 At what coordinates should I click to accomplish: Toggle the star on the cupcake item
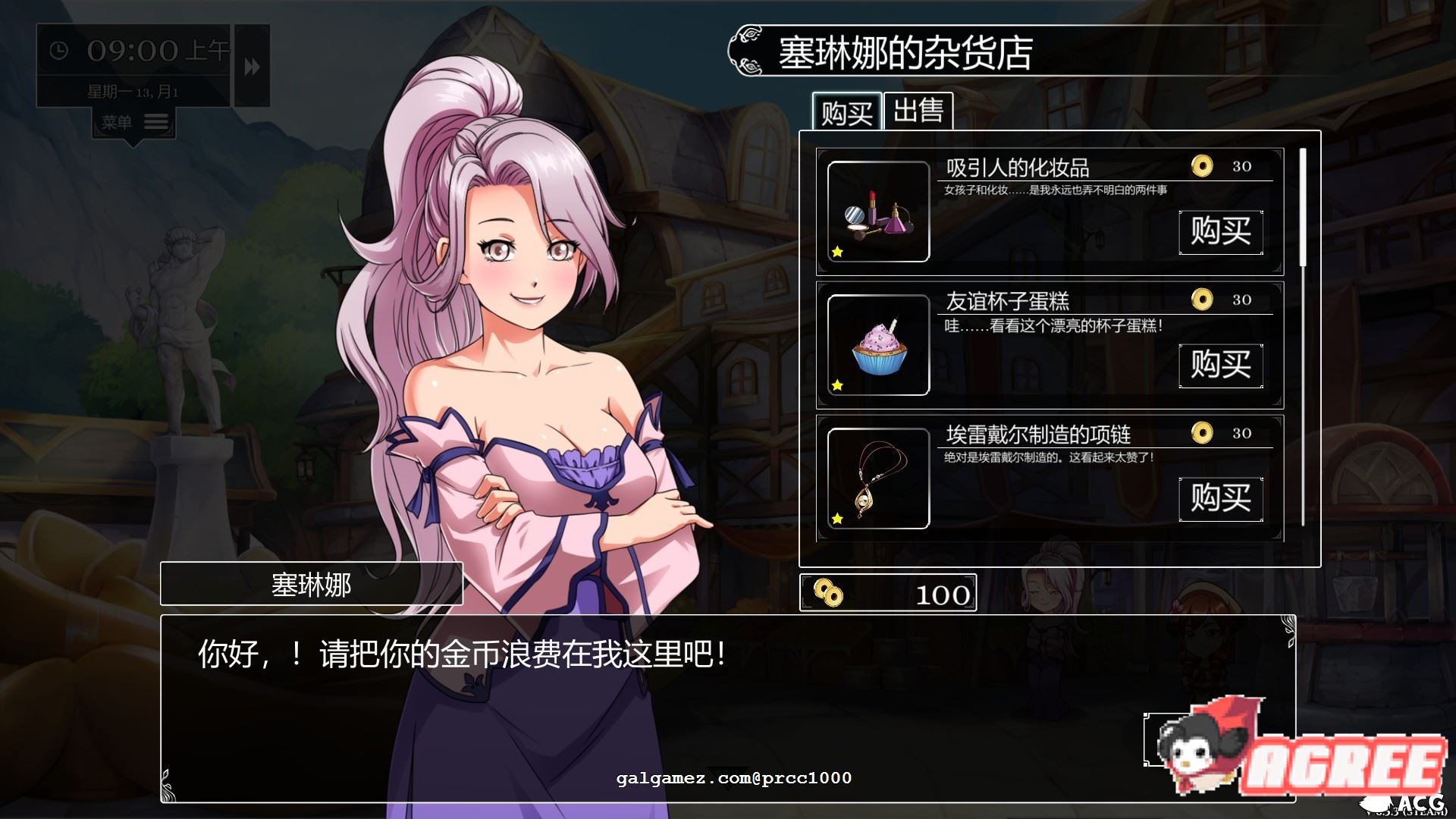tap(836, 384)
